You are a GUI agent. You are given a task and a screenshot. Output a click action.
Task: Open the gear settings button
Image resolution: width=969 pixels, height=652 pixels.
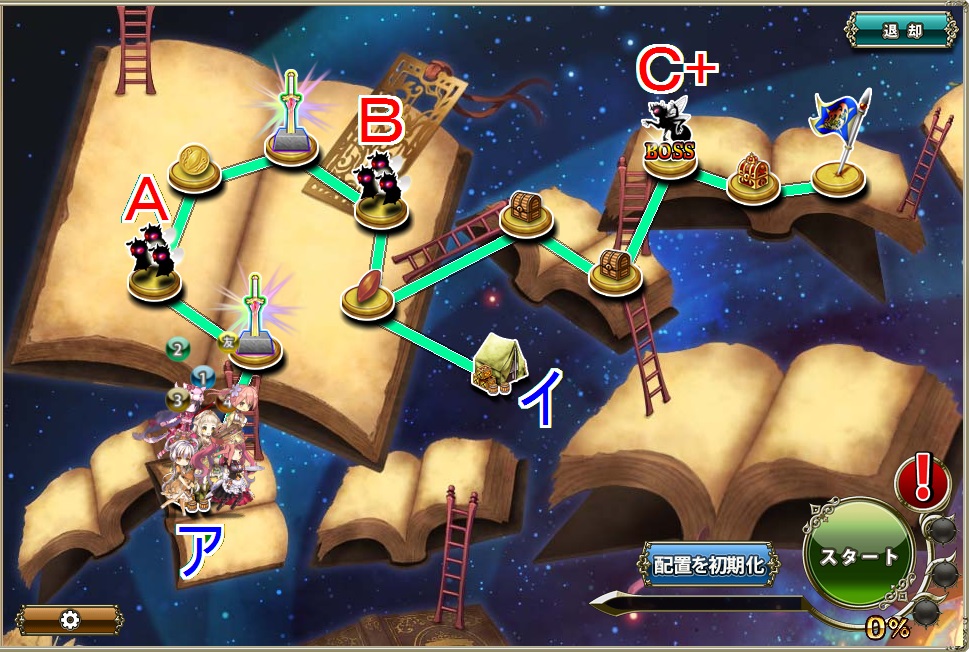[69, 620]
